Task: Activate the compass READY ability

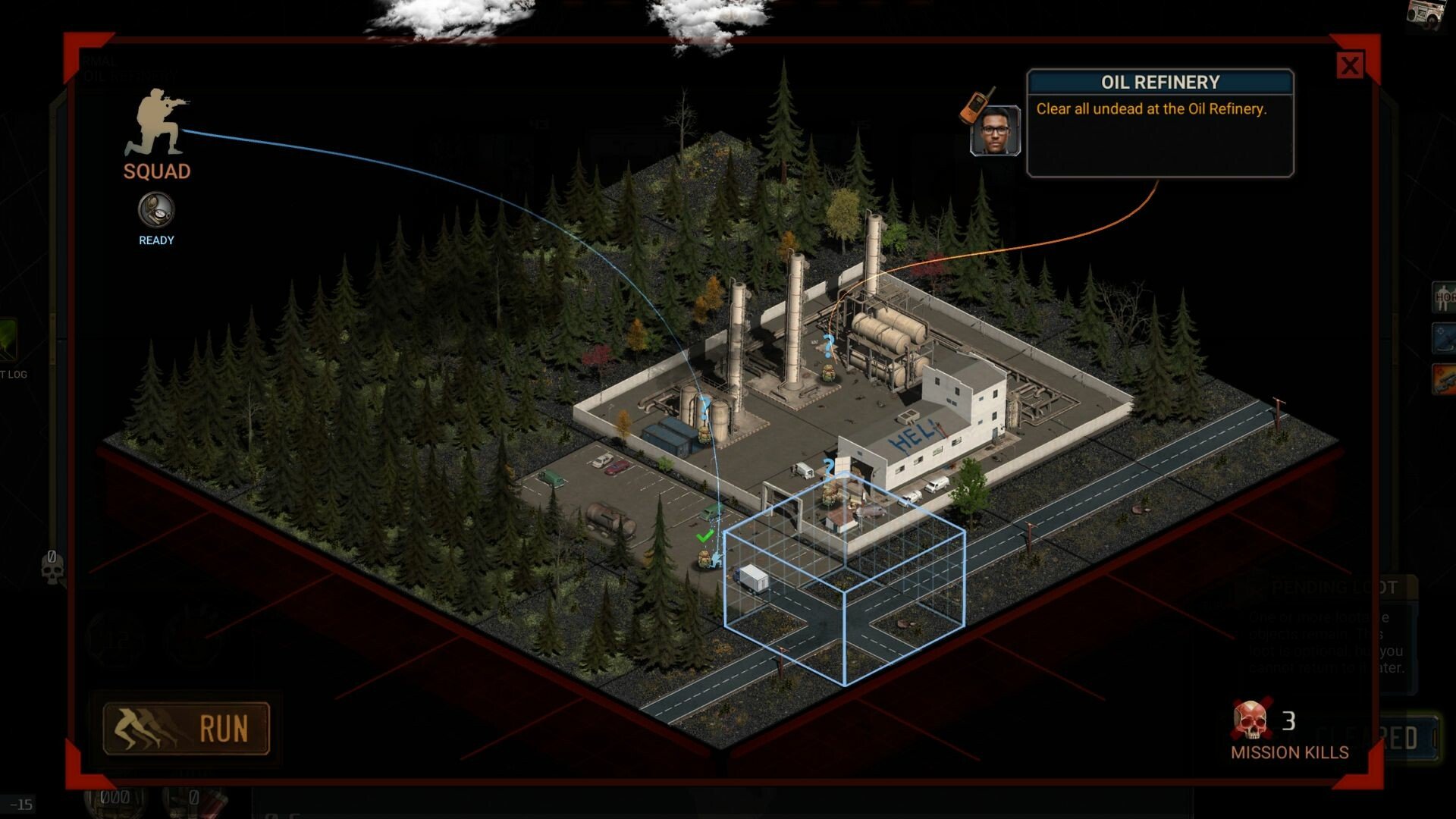Action: click(156, 210)
